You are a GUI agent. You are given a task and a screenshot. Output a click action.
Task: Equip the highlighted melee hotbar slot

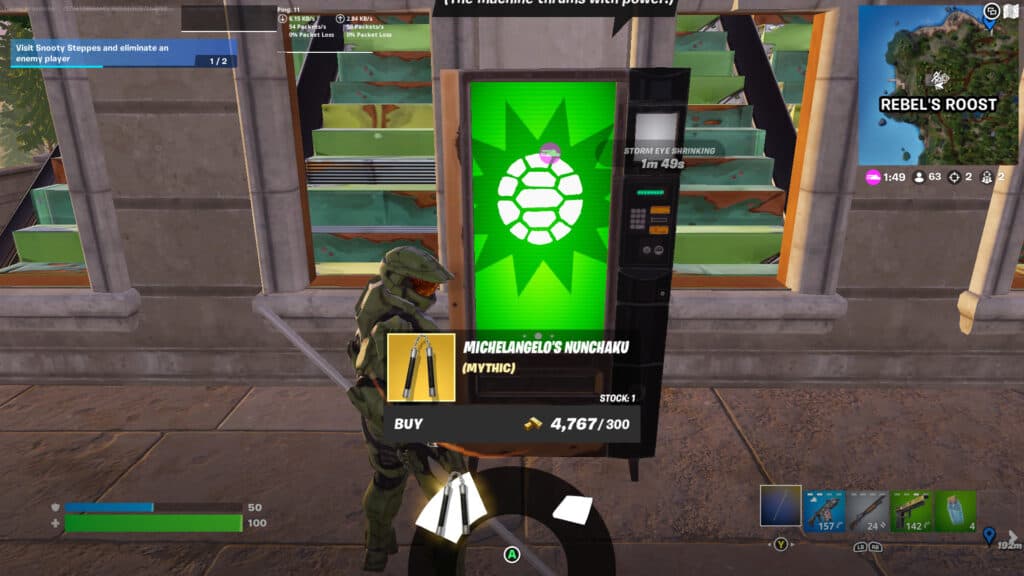(780, 507)
